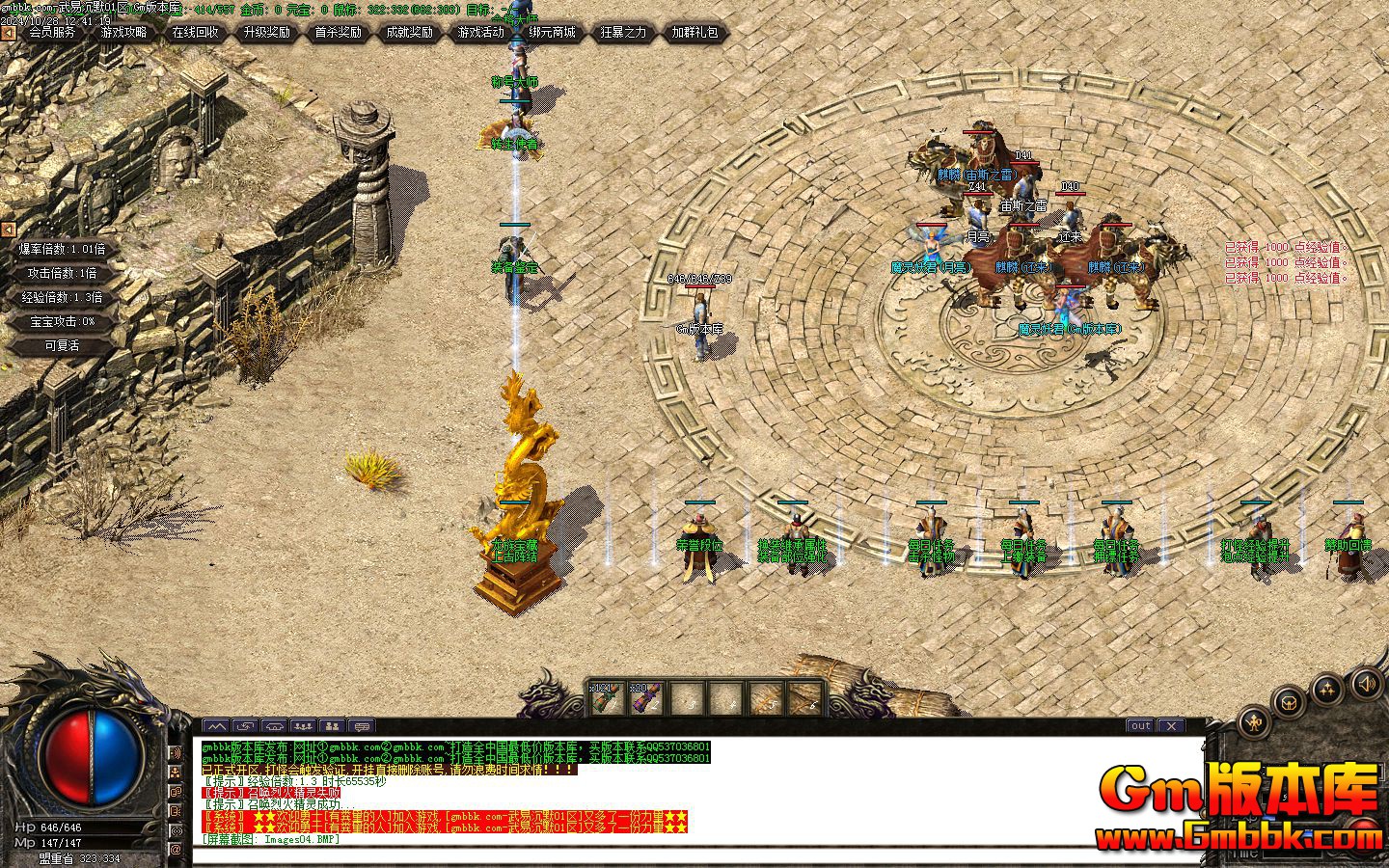Screen dimensions: 1389x868
Task: Open the bag chest icon
Action: [1290, 702]
